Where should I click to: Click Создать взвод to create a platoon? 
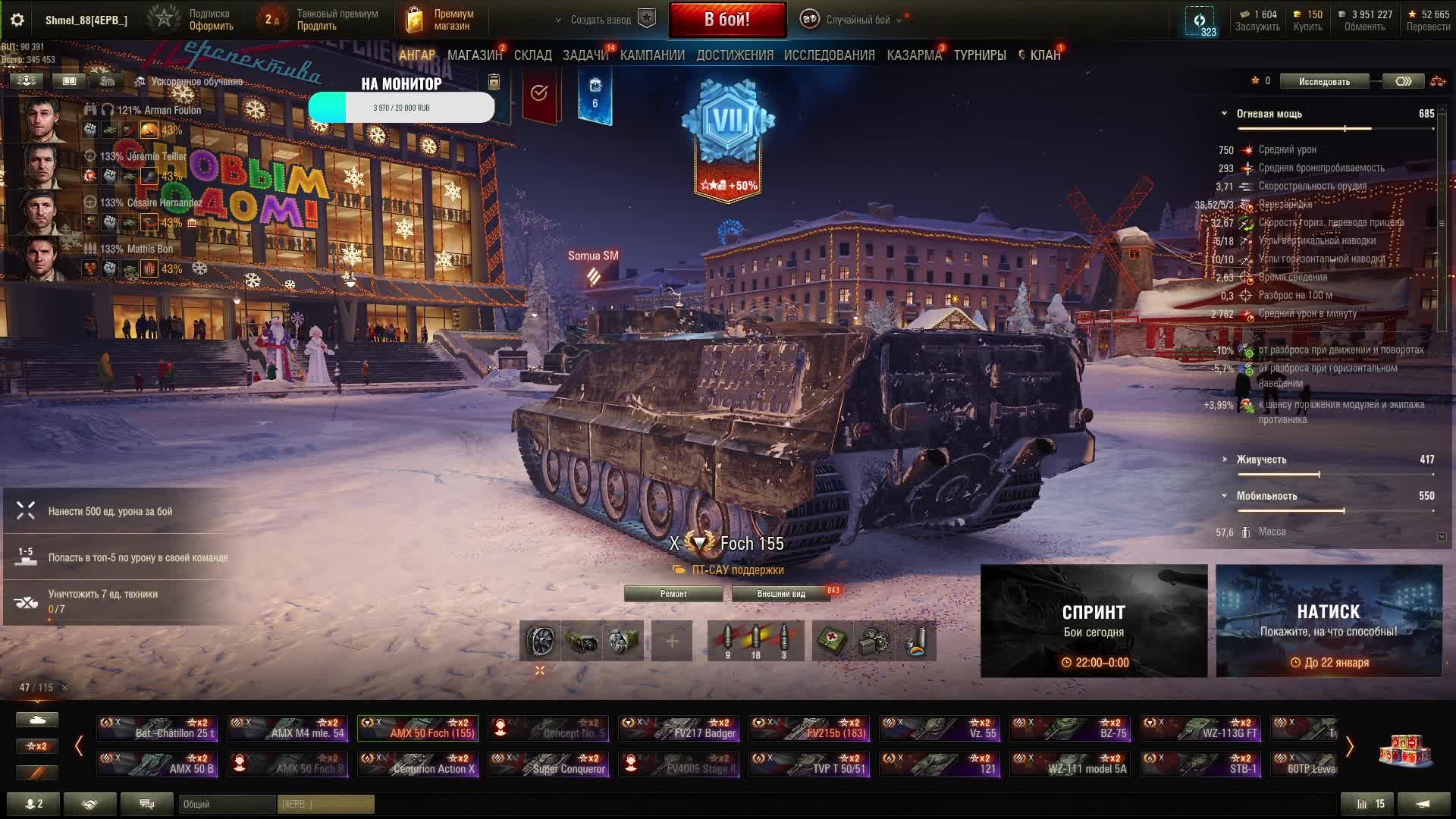point(601,20)
